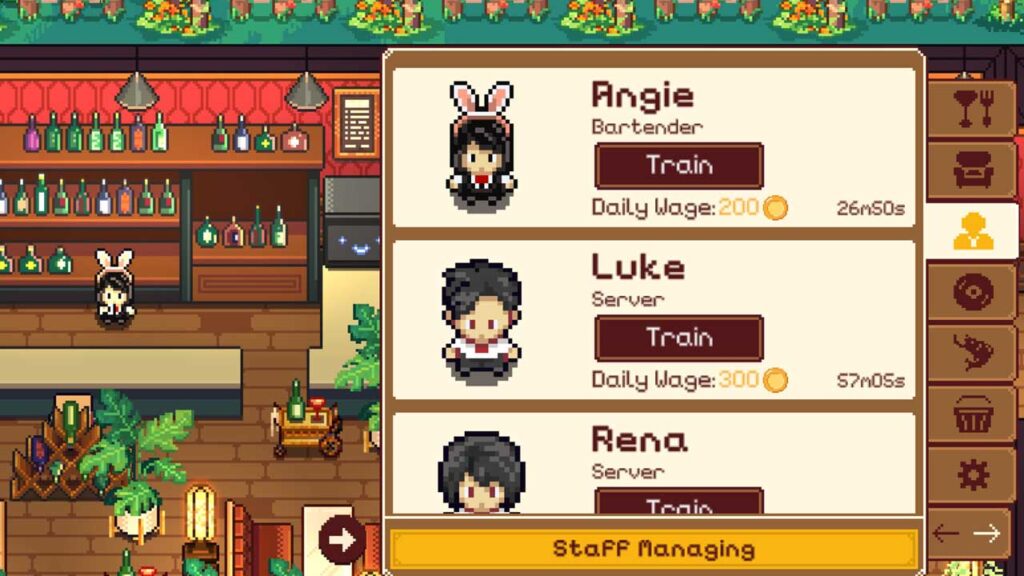The width and height of the screenshot is (1024, 576).
Task: Train the server Rena
Action: pos(679,502)
